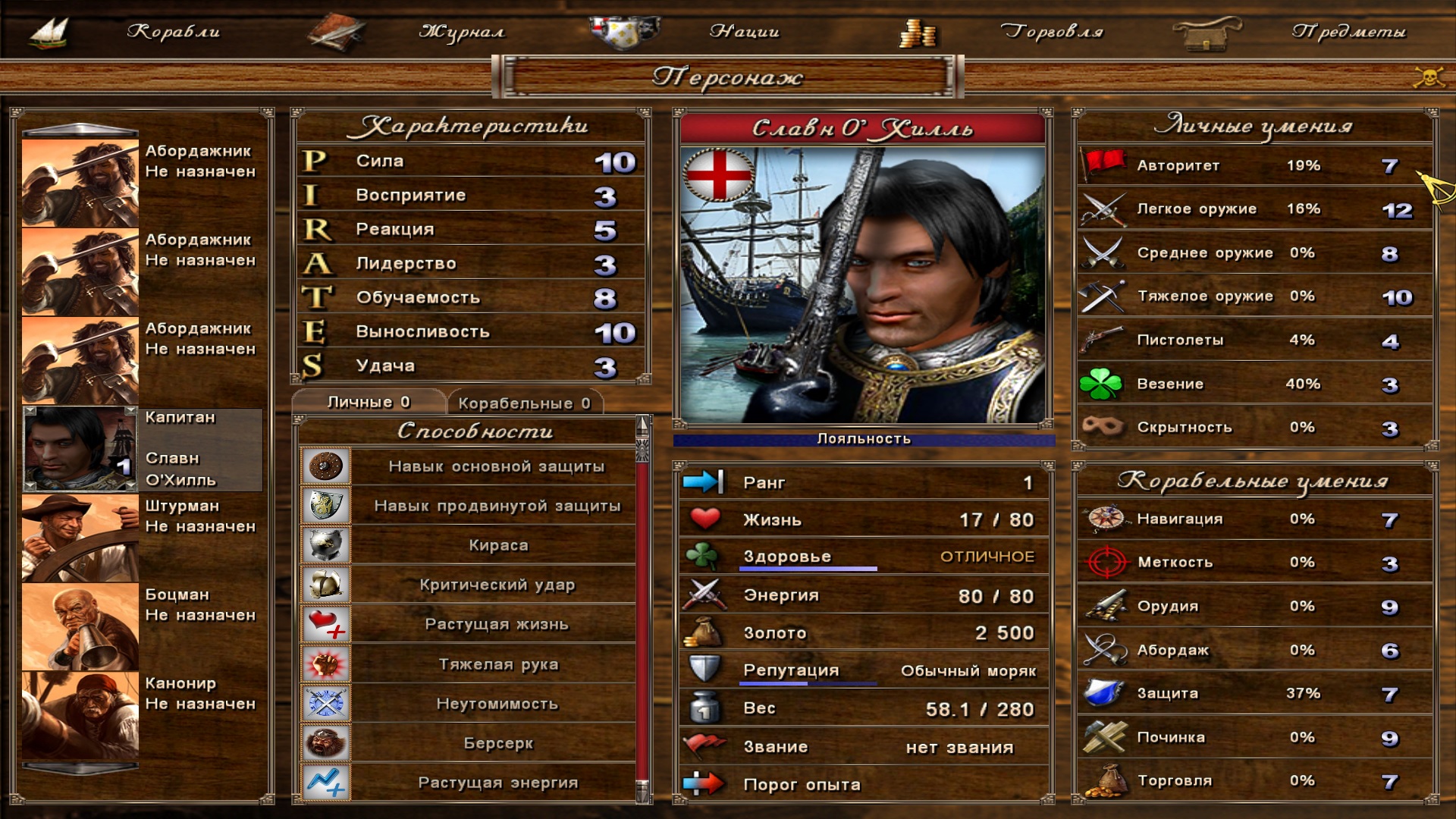Select the Капитан Славн О'Хилль portrait
Image resolution: width=1456 pixels, height=819 pixels.
pos(80,449)
